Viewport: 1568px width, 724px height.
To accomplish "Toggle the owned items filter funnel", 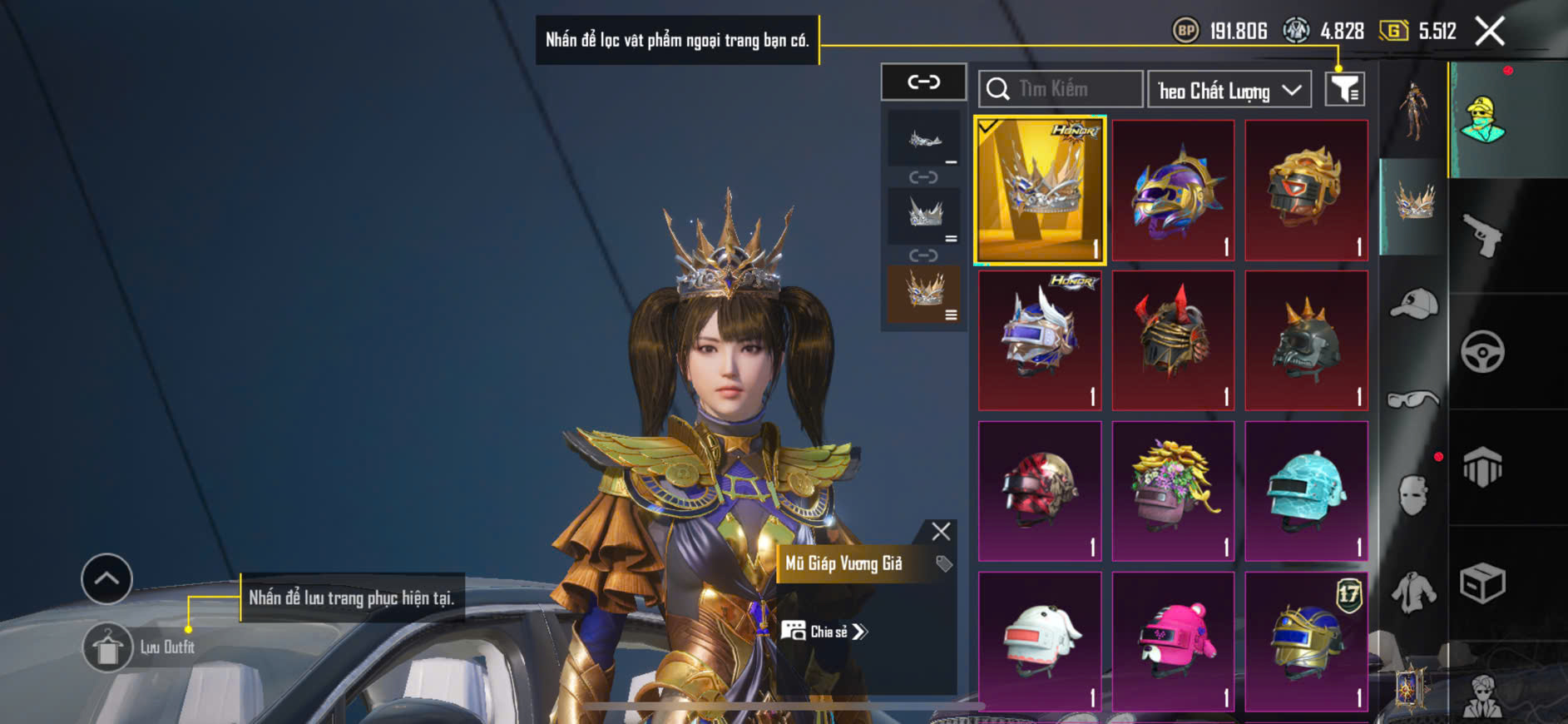I will point(1344,89).
